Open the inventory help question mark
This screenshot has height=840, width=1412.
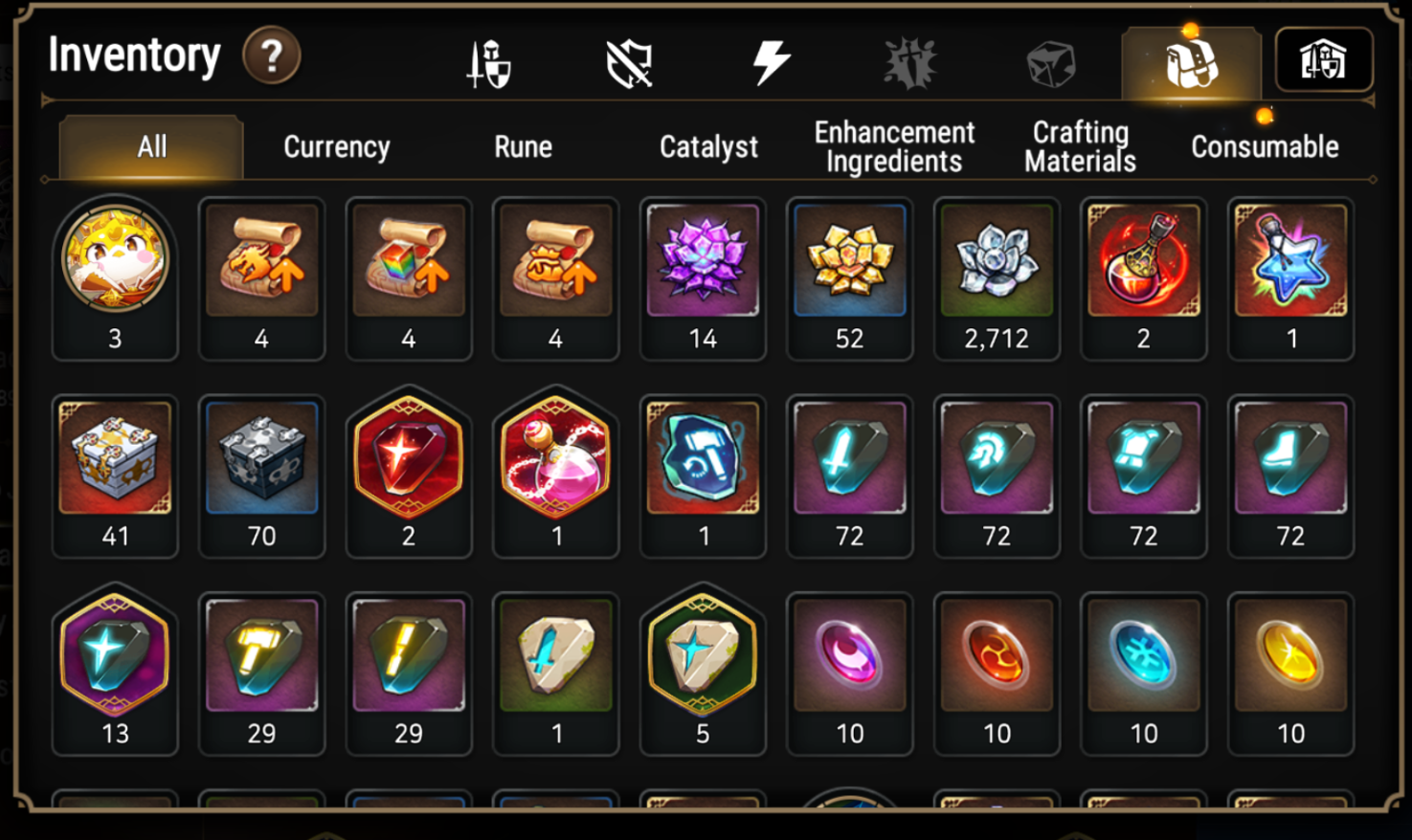pos(271,57)
